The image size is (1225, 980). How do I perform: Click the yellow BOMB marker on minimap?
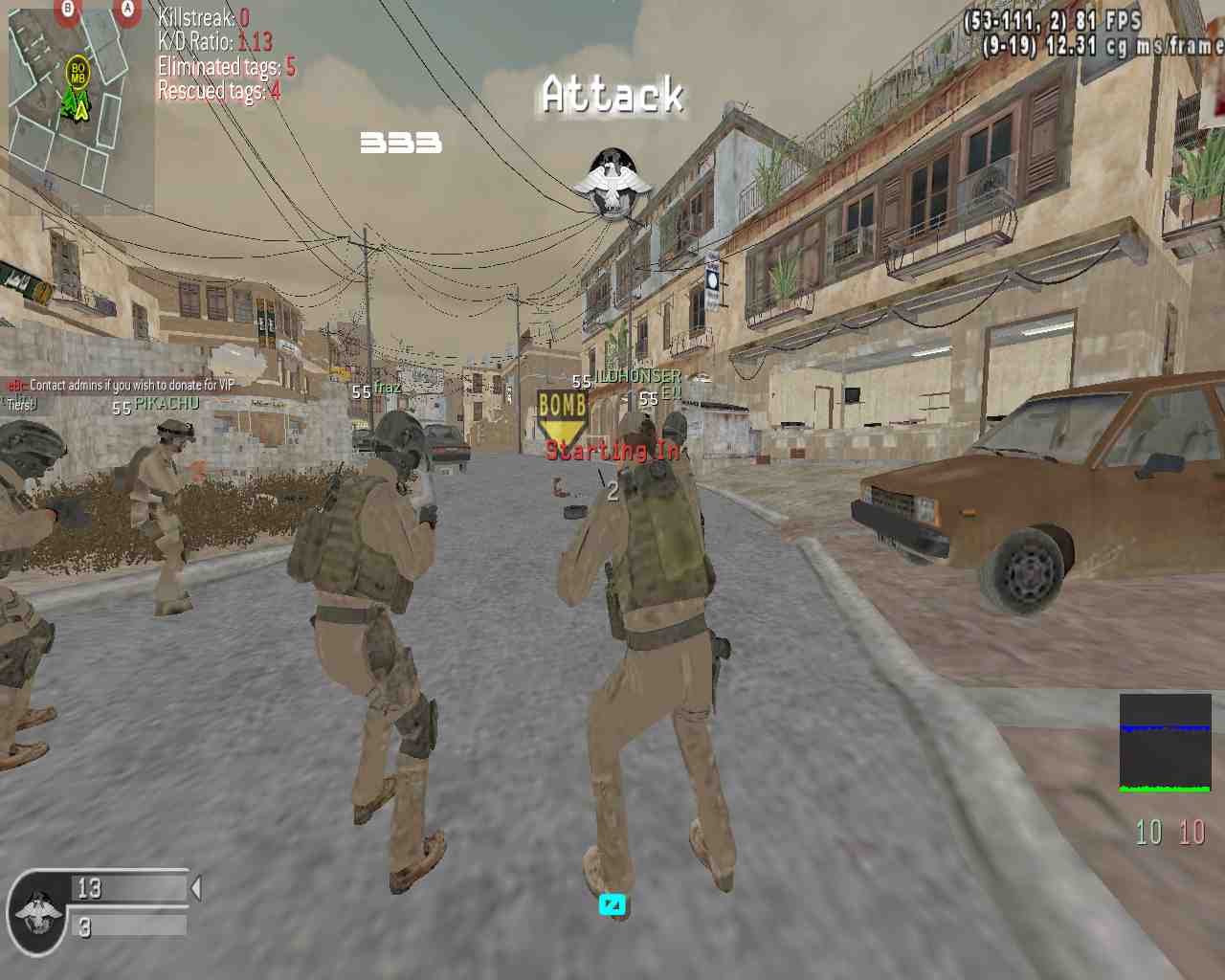tap(78, 71)
